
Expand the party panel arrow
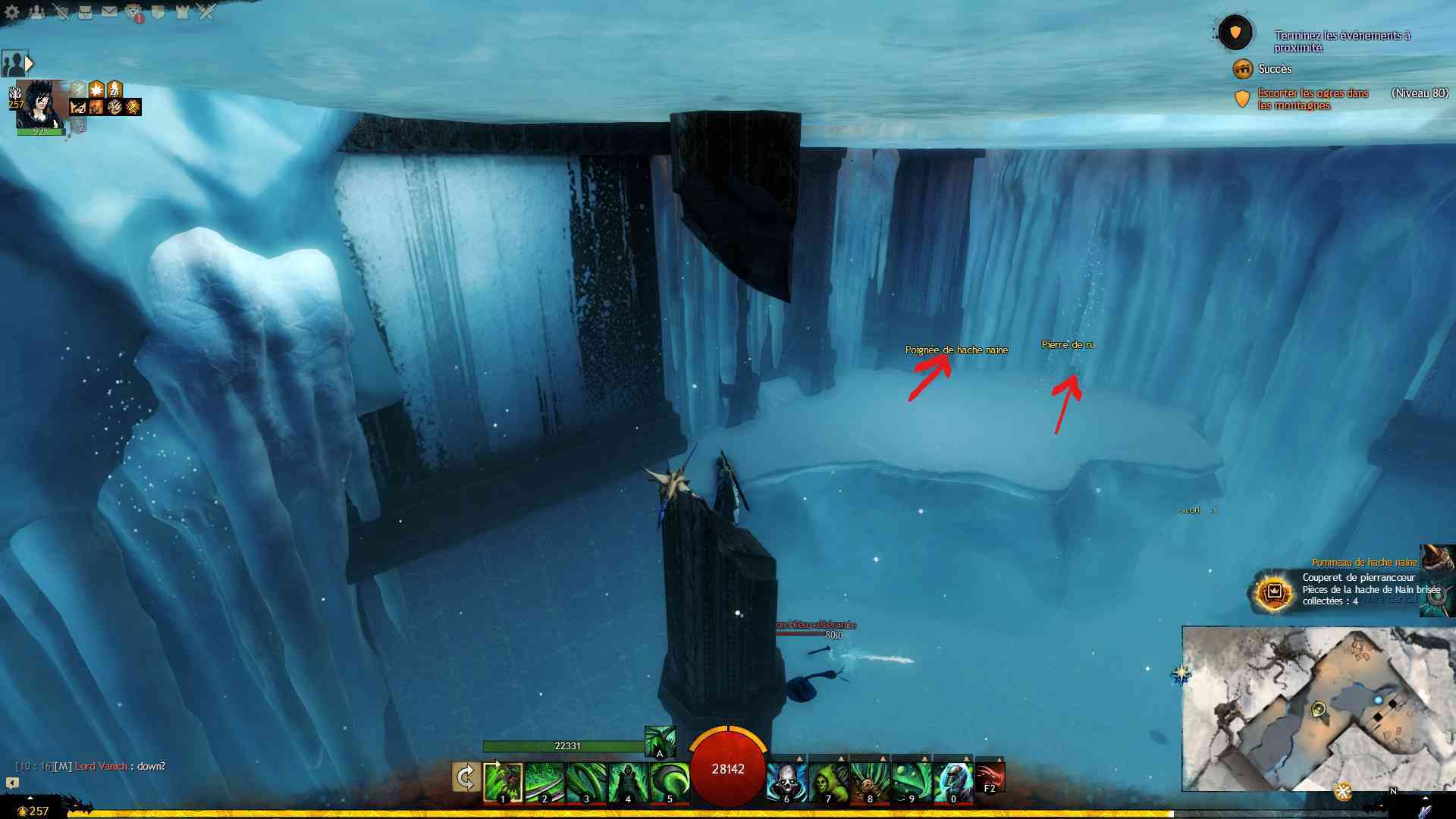point(30,64)
